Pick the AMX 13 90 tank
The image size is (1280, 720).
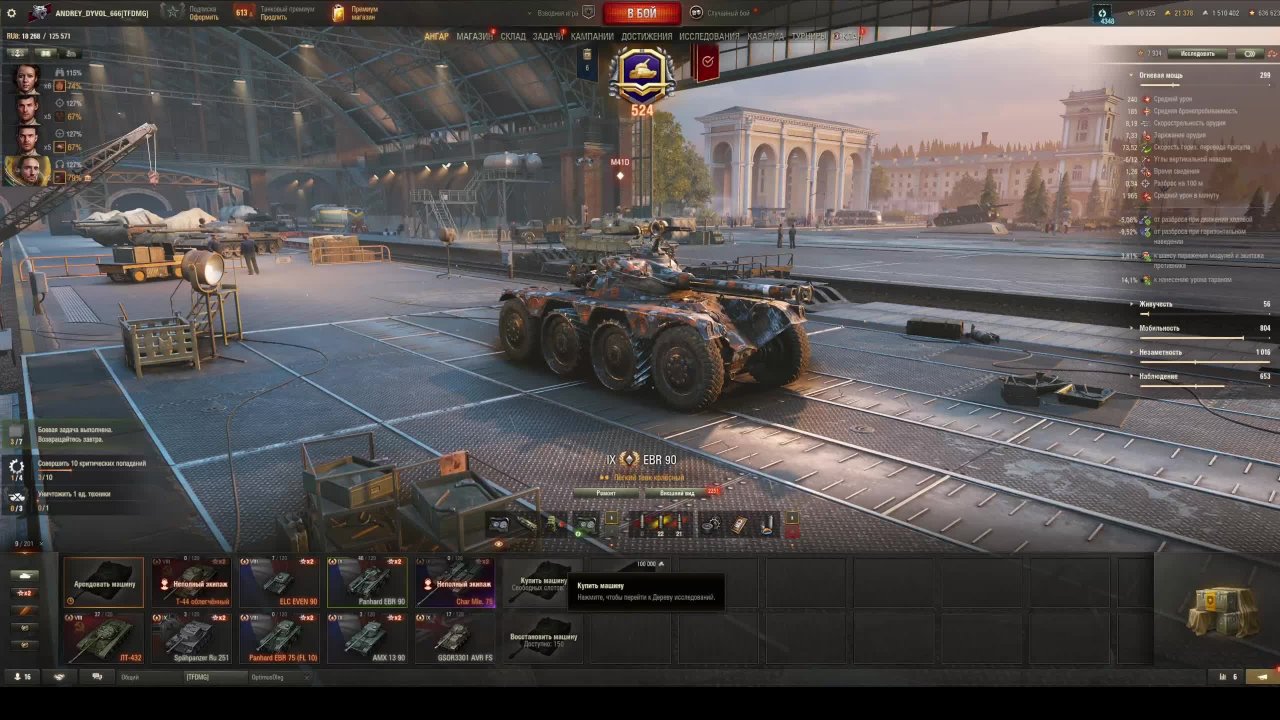[x=367, y=638]
